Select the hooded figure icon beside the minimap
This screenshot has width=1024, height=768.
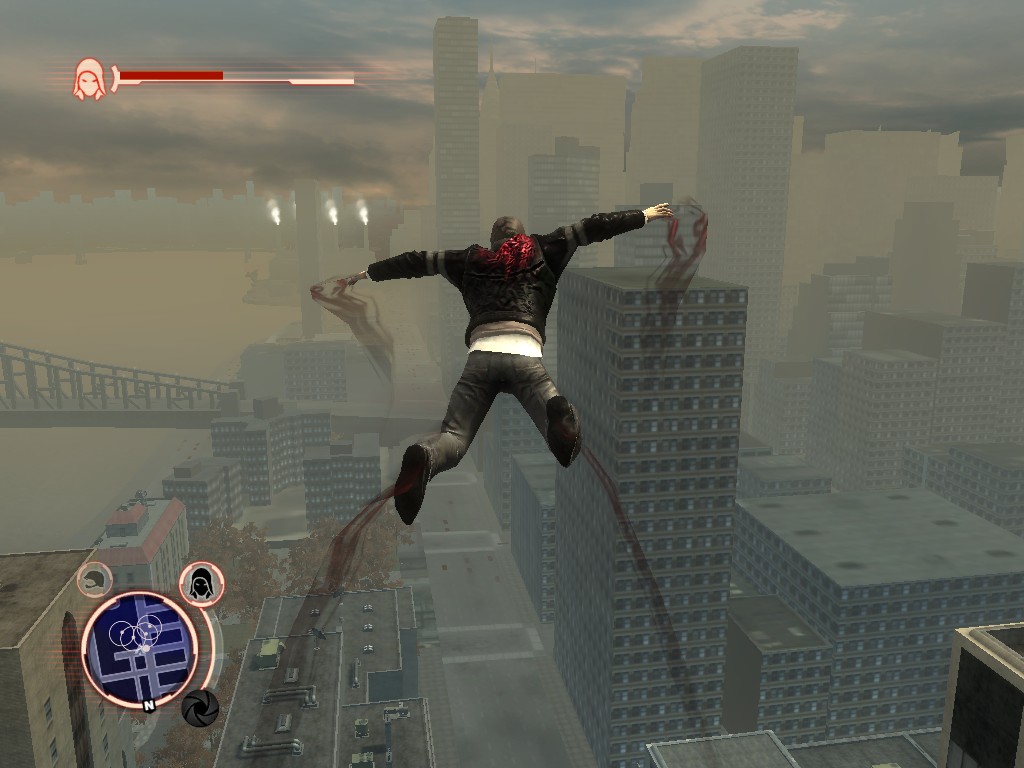pos(201,583)
